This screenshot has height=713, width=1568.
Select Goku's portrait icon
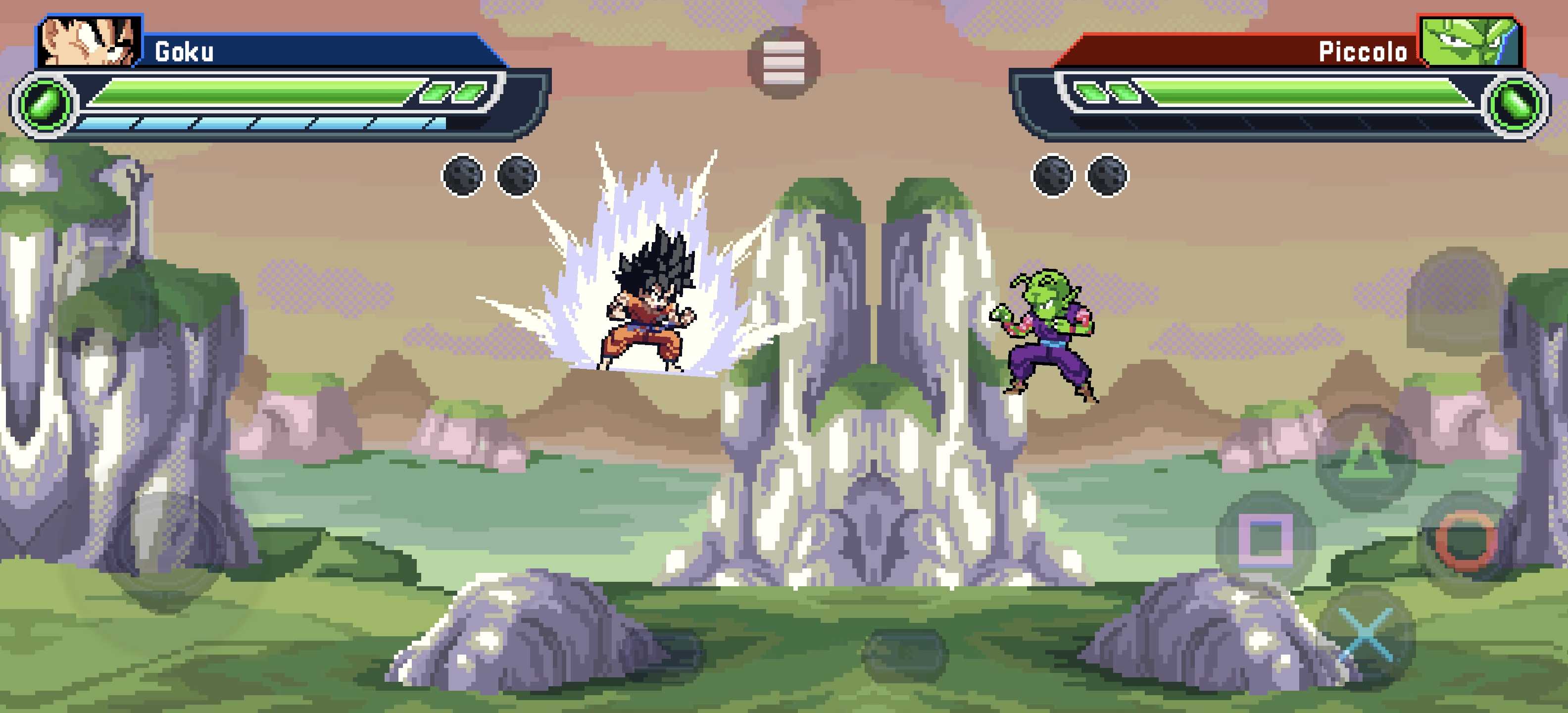(91, 42)
